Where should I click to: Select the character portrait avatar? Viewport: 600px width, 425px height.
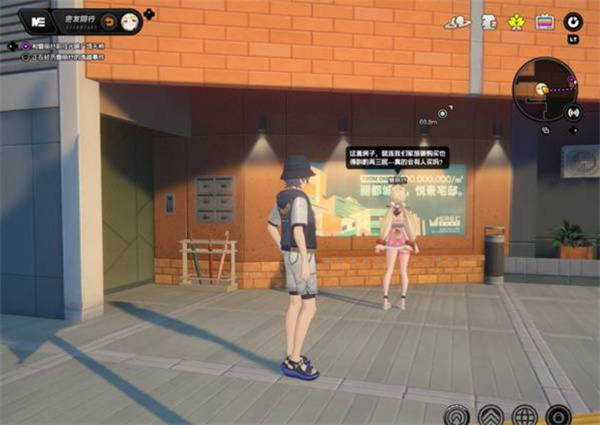[130, 21]
